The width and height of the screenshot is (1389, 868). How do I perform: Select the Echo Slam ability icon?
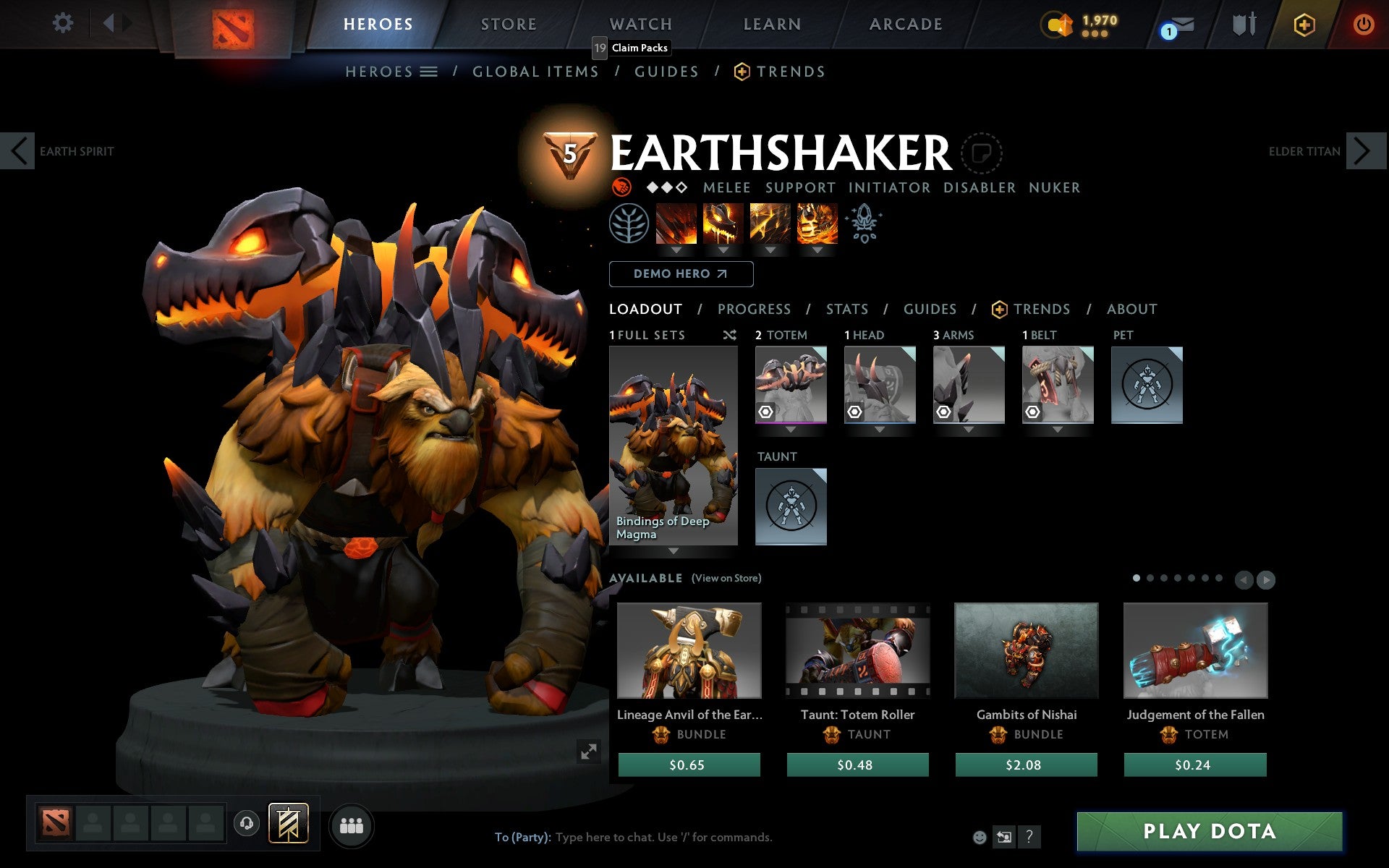coord(817,224)
